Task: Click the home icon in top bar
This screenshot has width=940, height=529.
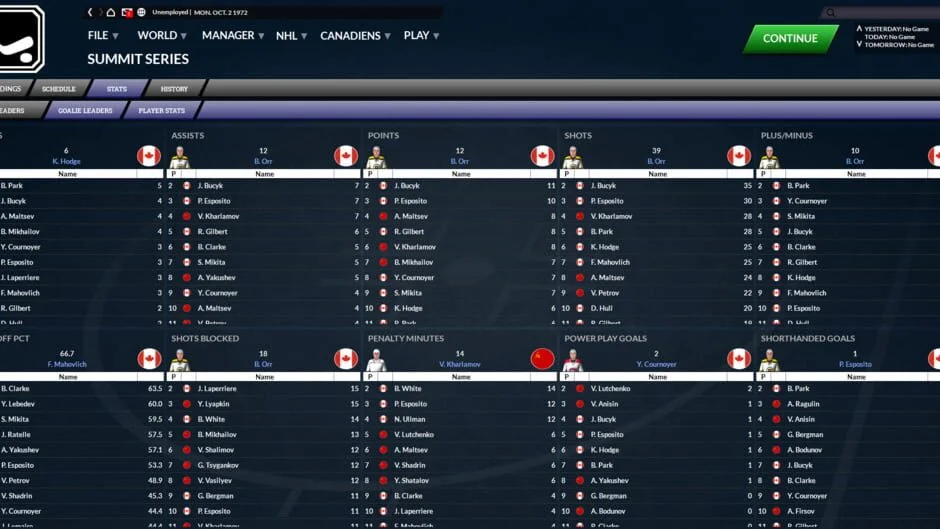Action: pos(111,13)
